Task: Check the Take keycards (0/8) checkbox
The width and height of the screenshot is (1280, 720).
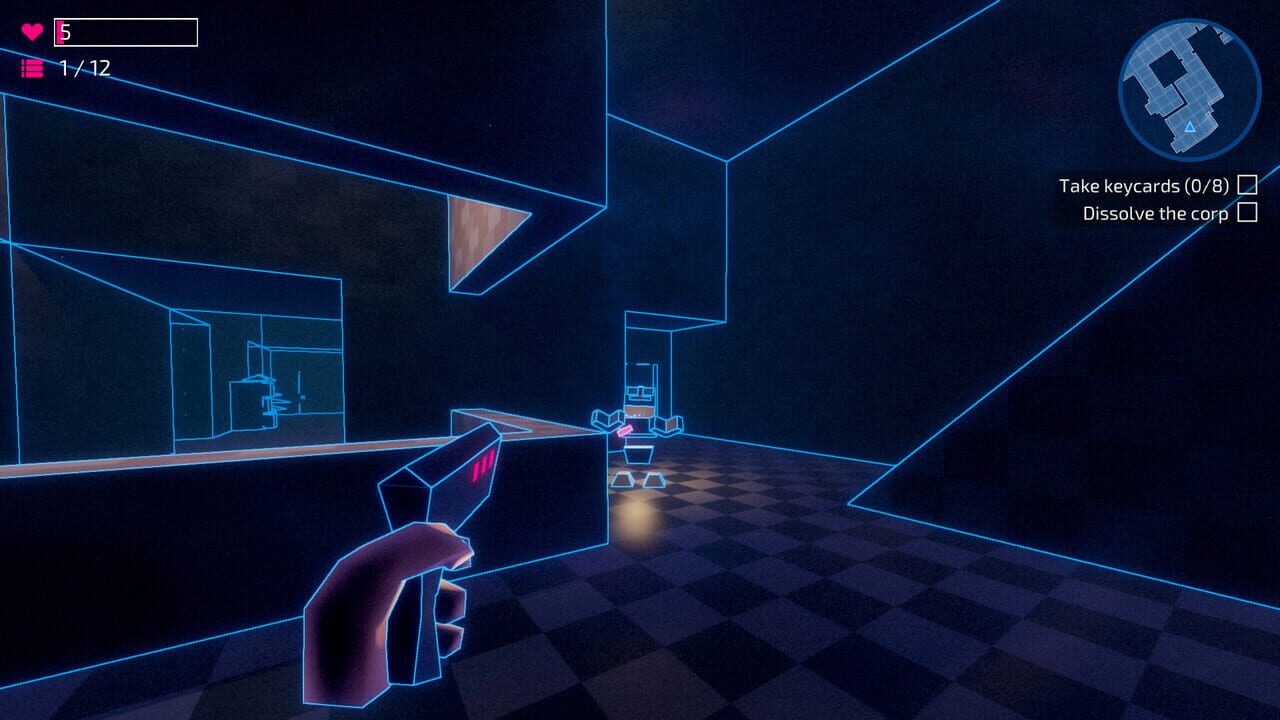Action: pyautogui.click(x=1247, y=185)
